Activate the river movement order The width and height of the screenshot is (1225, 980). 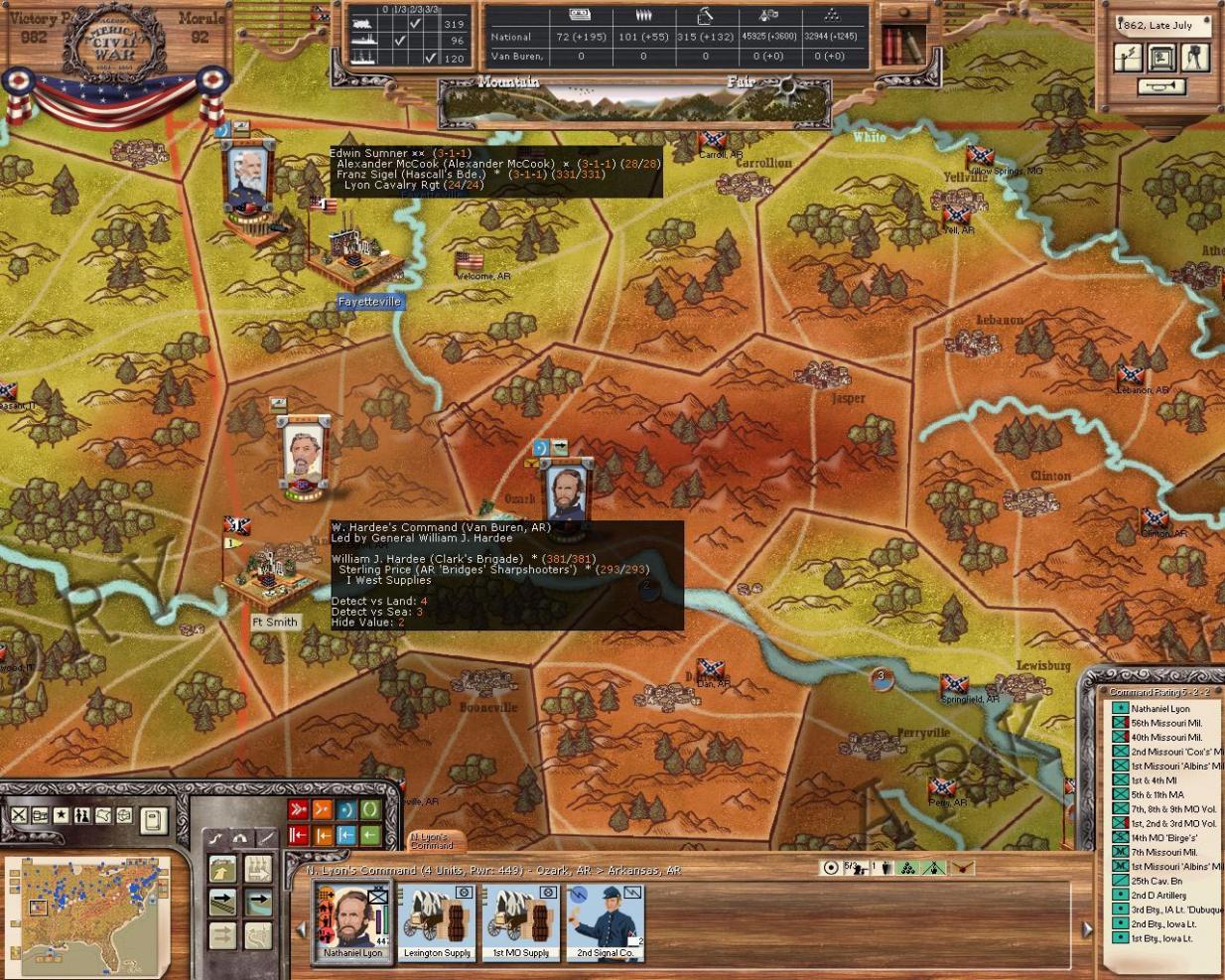pyautogui.click(x=258, y=902)
